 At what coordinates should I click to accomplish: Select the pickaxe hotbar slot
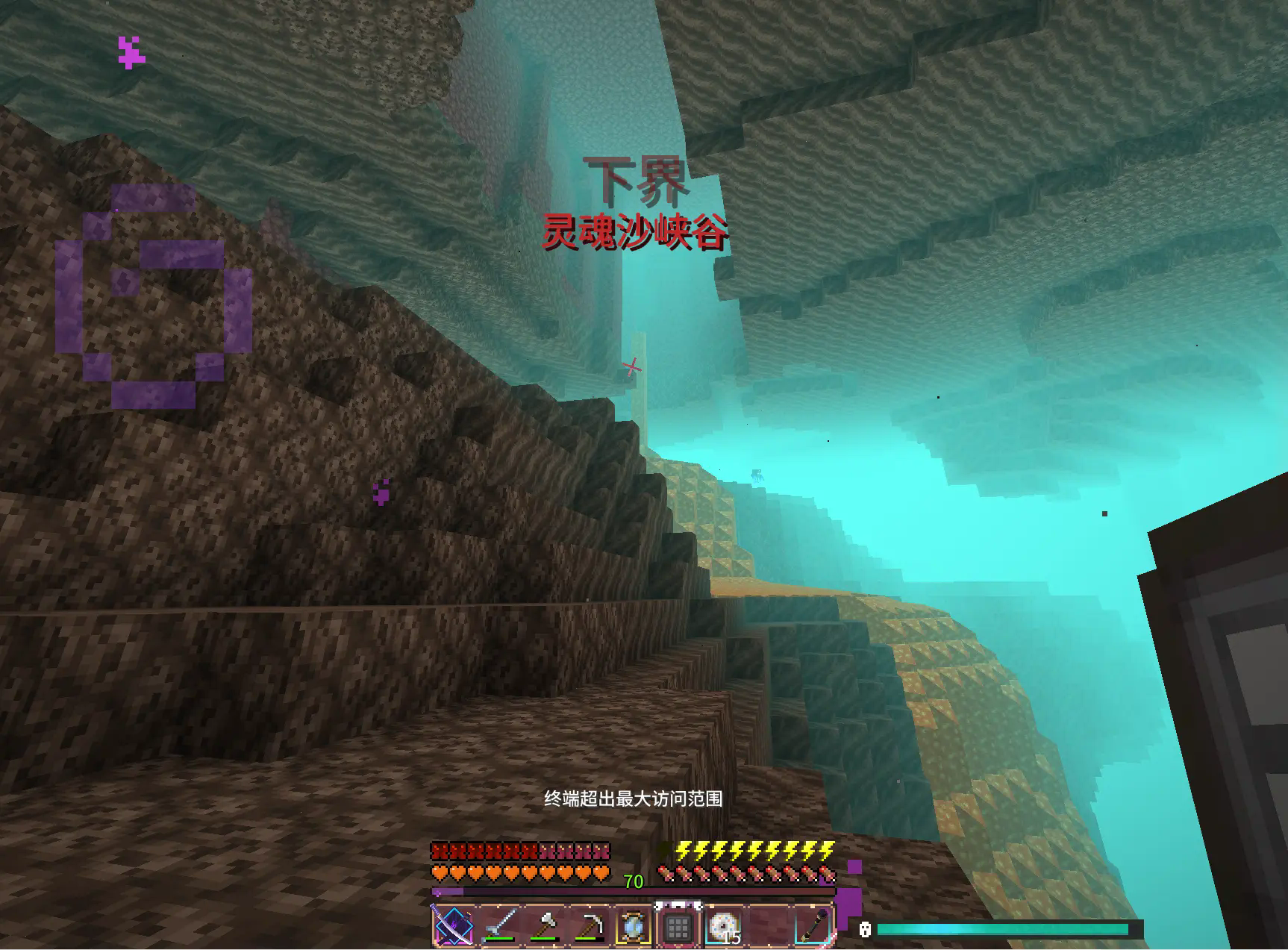tap(589, 926)
